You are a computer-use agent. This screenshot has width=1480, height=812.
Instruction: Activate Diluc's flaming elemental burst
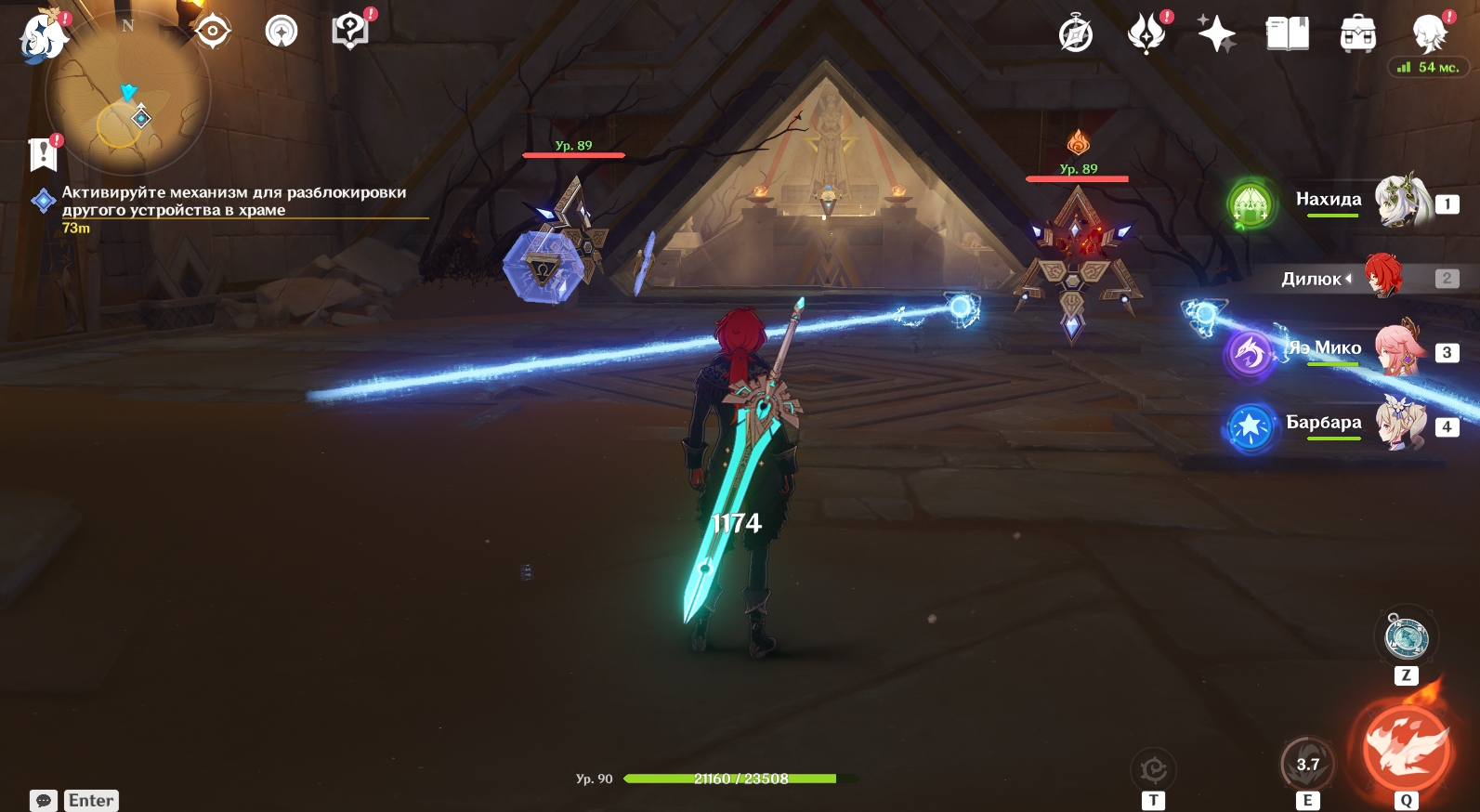1406,749
